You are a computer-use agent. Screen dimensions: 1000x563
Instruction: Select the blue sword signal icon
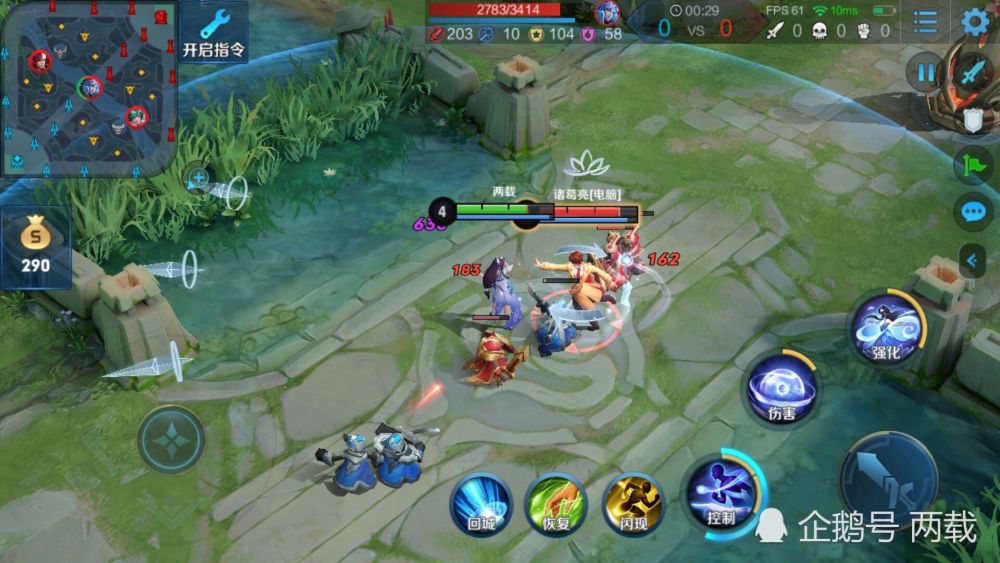pyautogui.click(x=974, y=72)
